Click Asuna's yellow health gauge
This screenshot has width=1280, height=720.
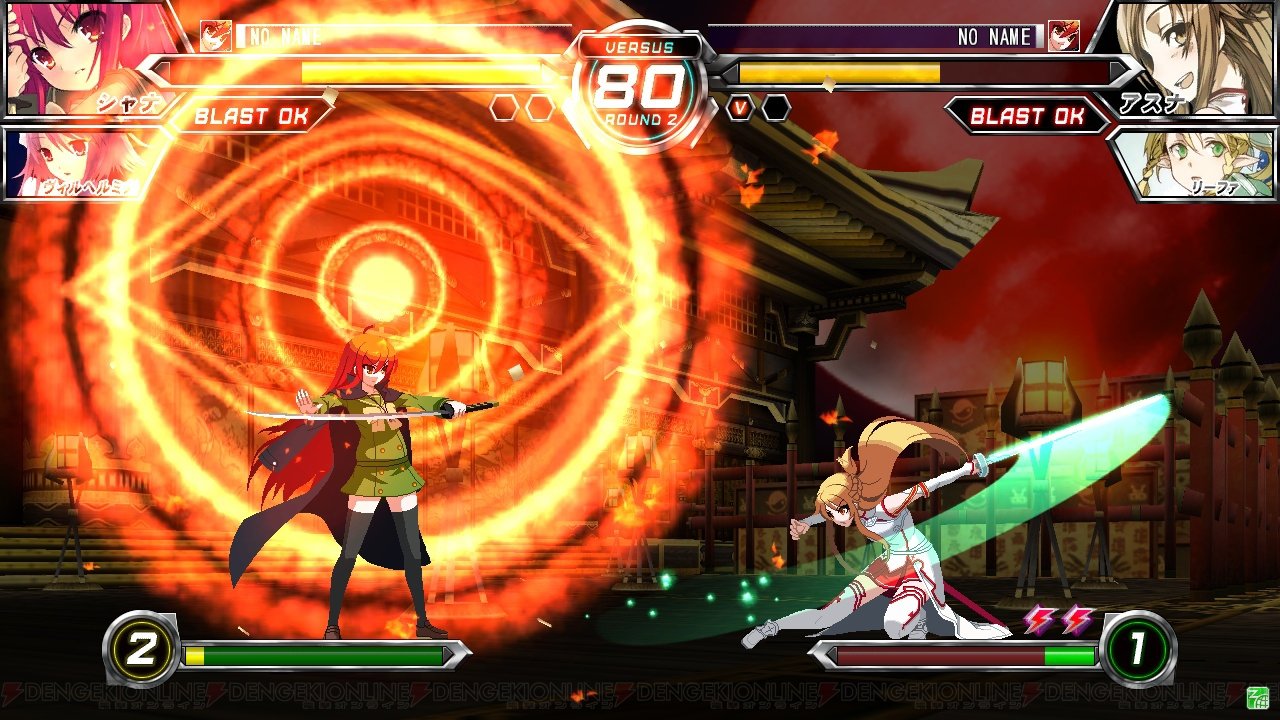(840, 73)
